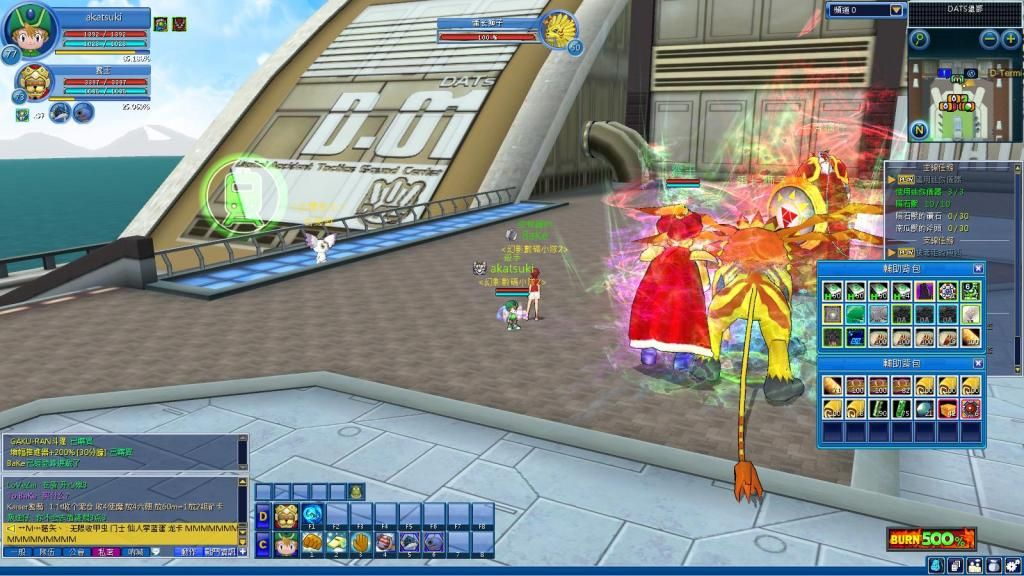Zoom in the minimap with the plus button
The image size is (1024, 576).
pos(1010,39)
